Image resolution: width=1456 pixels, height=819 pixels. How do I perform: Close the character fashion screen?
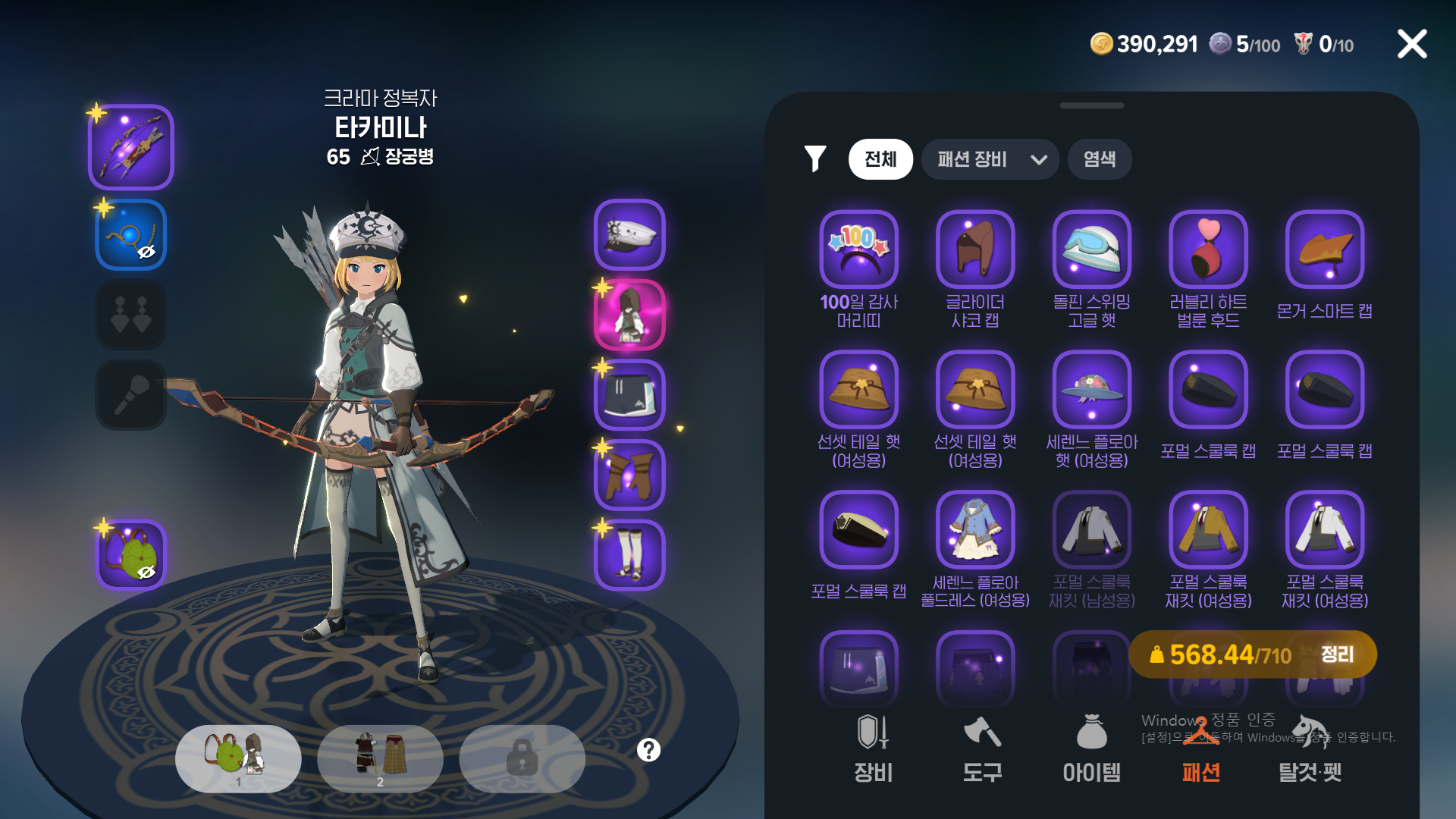coord(1412,44)
